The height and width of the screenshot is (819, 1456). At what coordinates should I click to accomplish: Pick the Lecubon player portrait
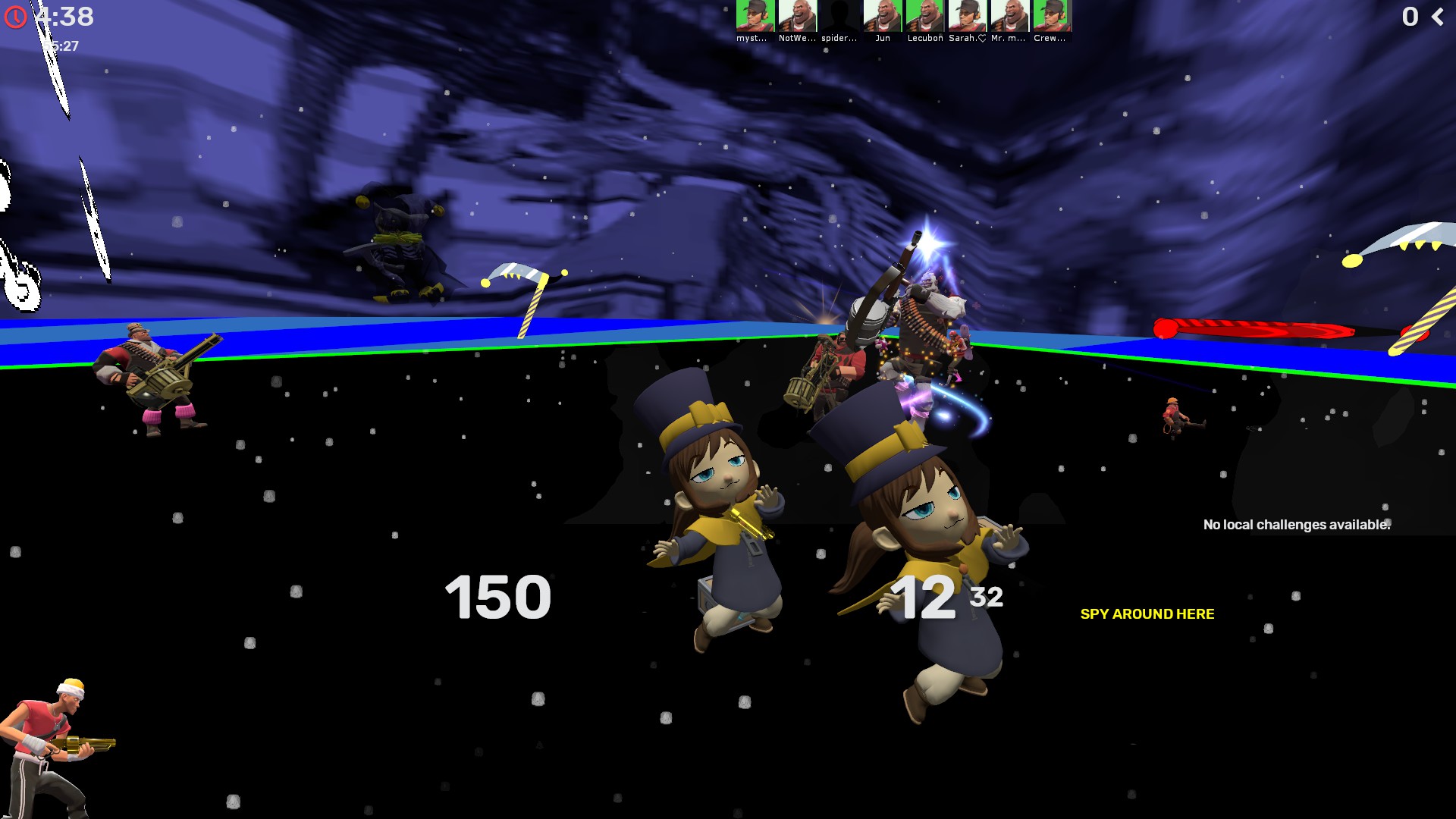coord(925,16)
